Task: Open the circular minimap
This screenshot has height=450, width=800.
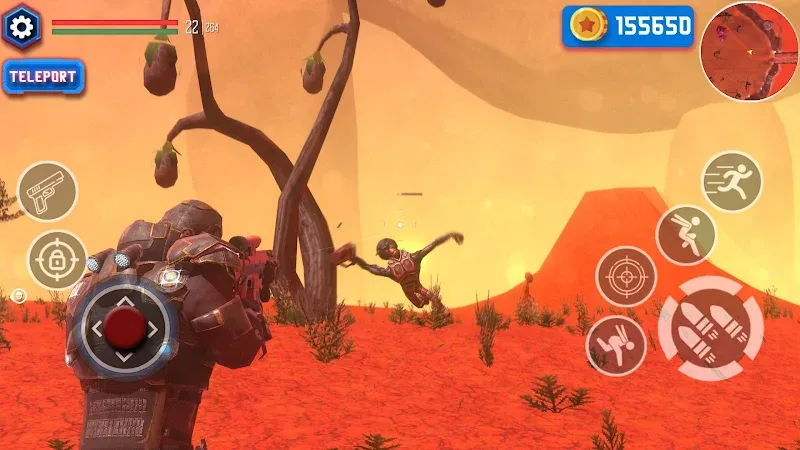Action: pos(748,50)
